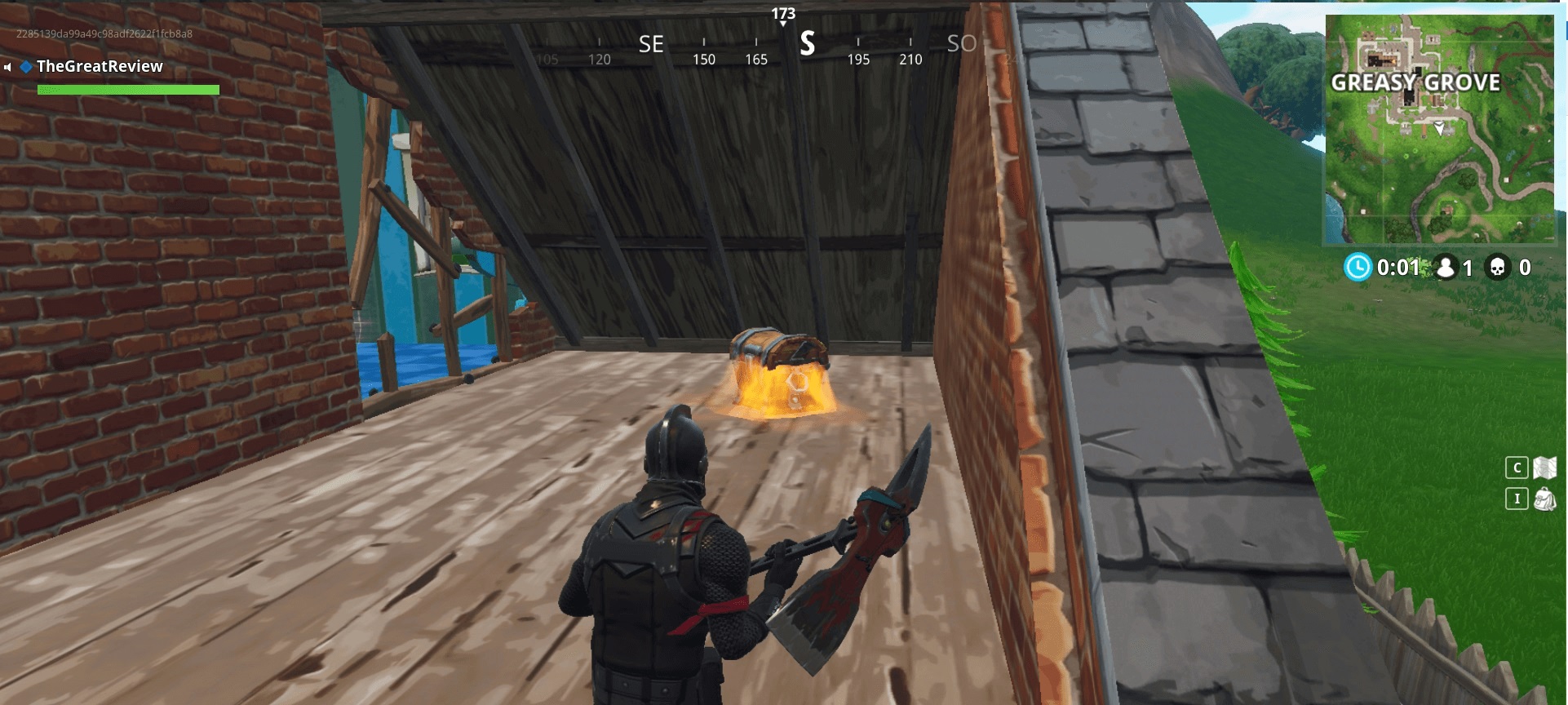Click the S heading on the compass

808,45
